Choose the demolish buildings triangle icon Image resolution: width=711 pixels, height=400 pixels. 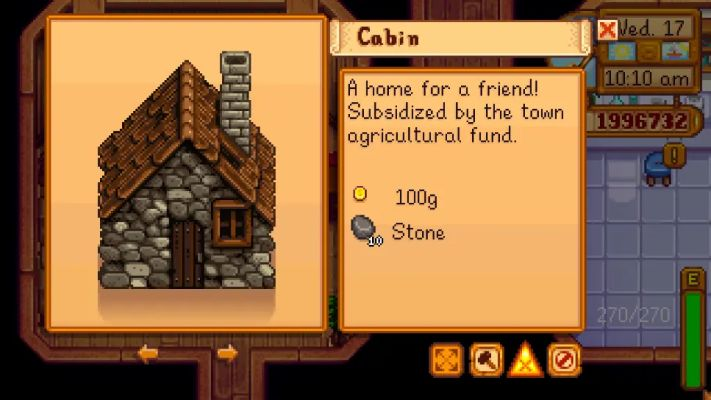click(525, 359)
